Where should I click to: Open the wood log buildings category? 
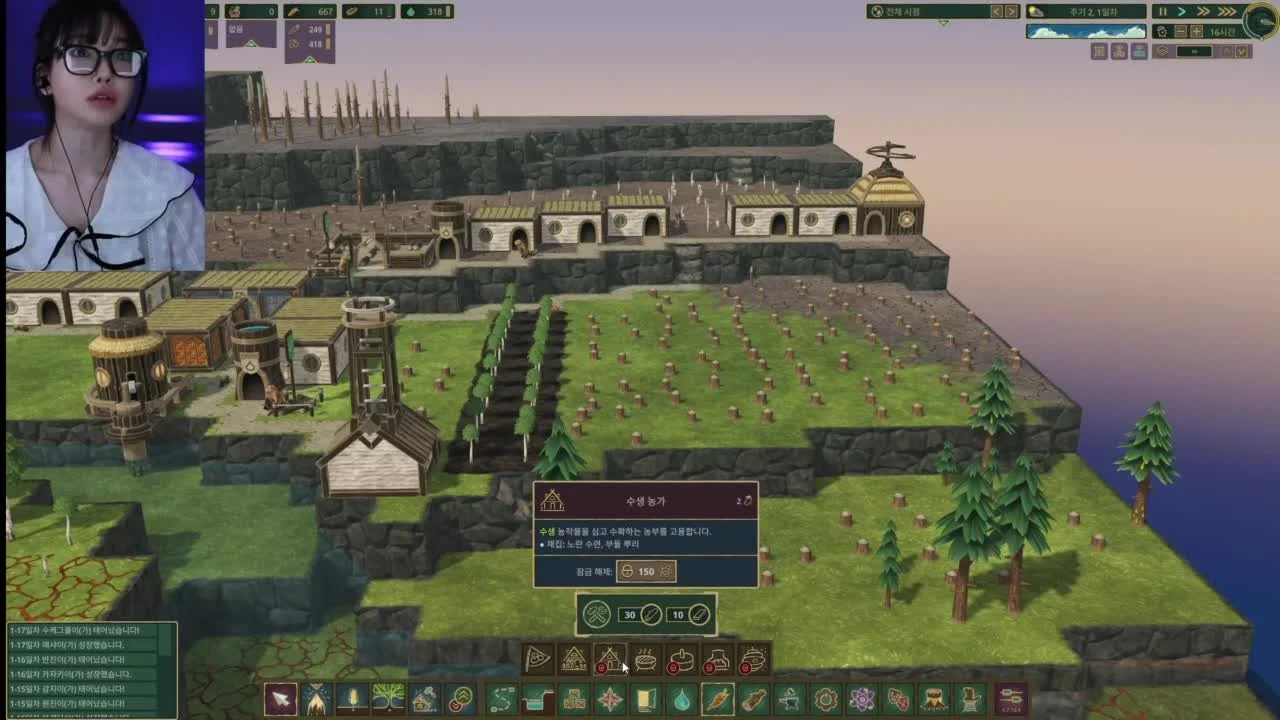(753, 699)
